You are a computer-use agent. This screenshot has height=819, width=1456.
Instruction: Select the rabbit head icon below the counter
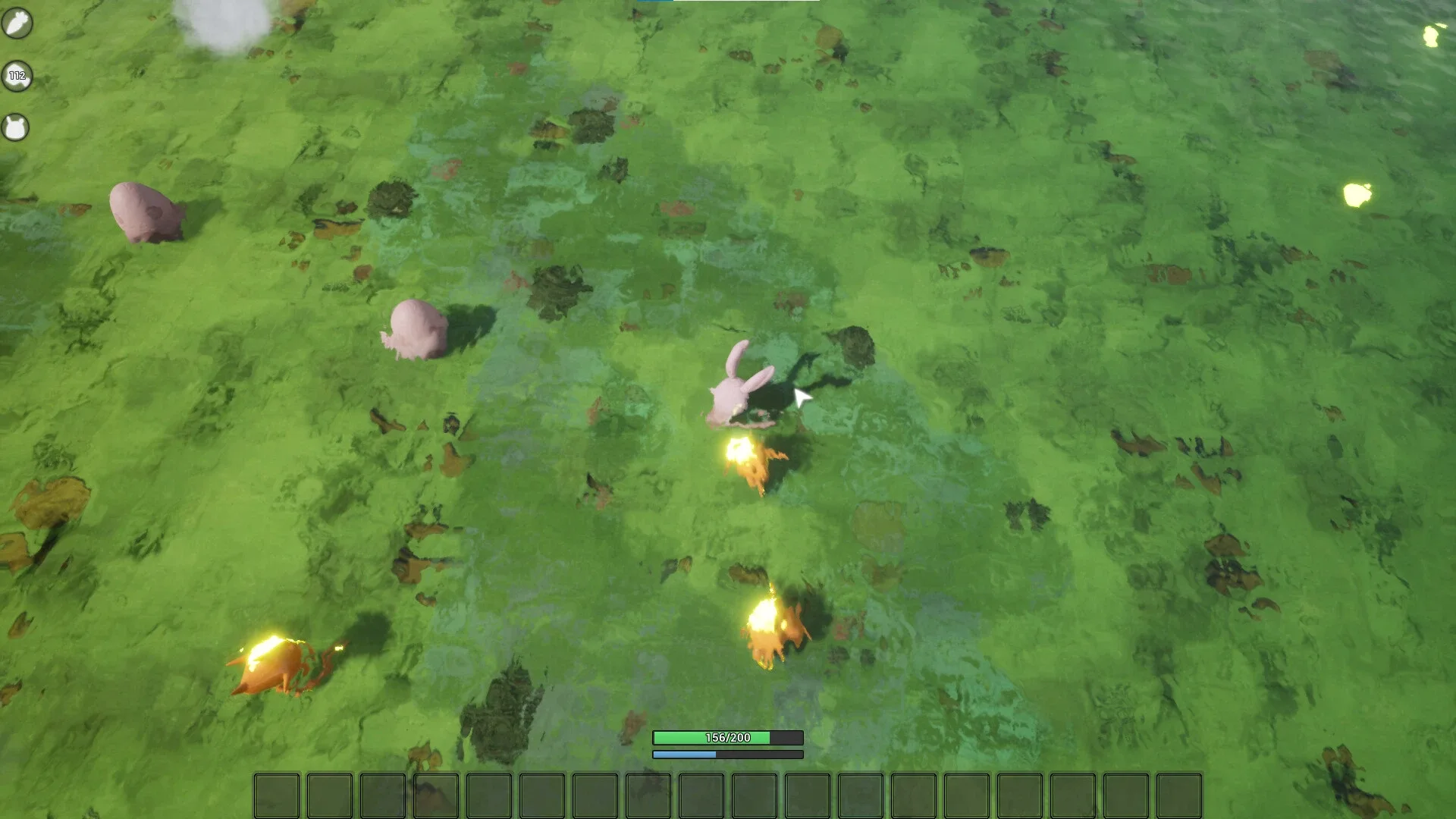click(x=17, y=127)
